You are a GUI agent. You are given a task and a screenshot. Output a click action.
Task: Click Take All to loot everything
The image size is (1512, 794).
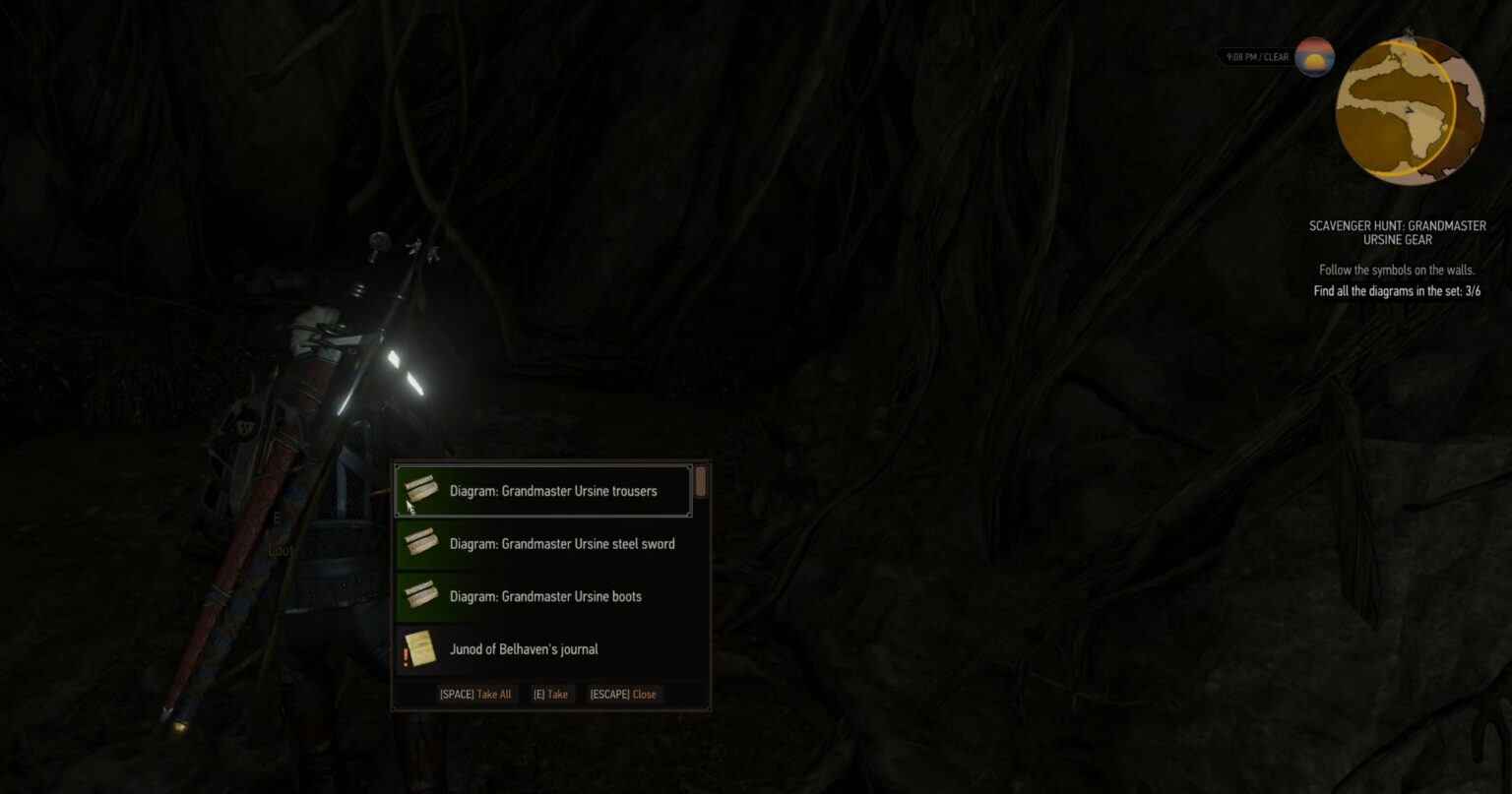pos(475,694)
